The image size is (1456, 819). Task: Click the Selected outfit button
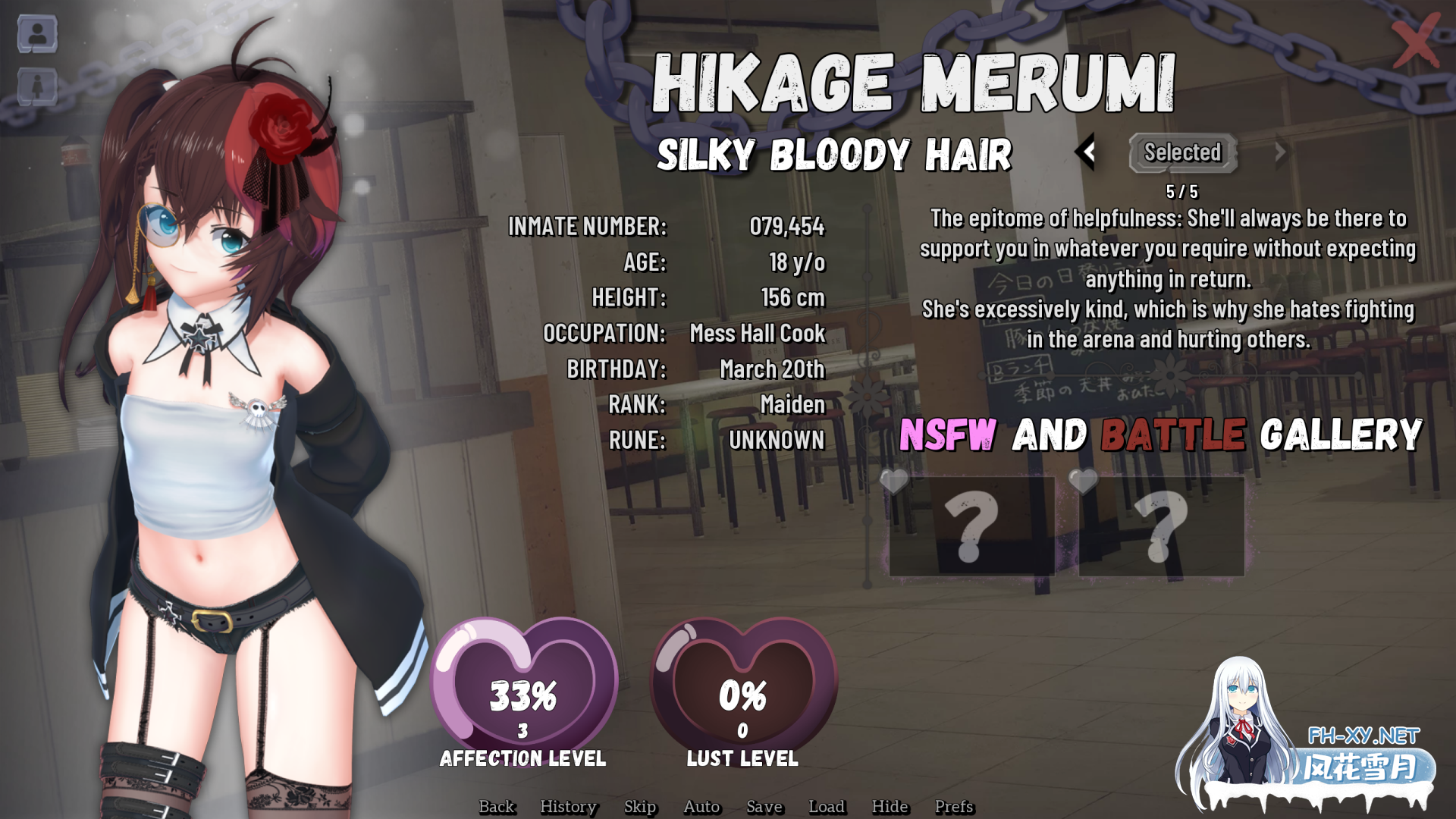point(1182,152)
